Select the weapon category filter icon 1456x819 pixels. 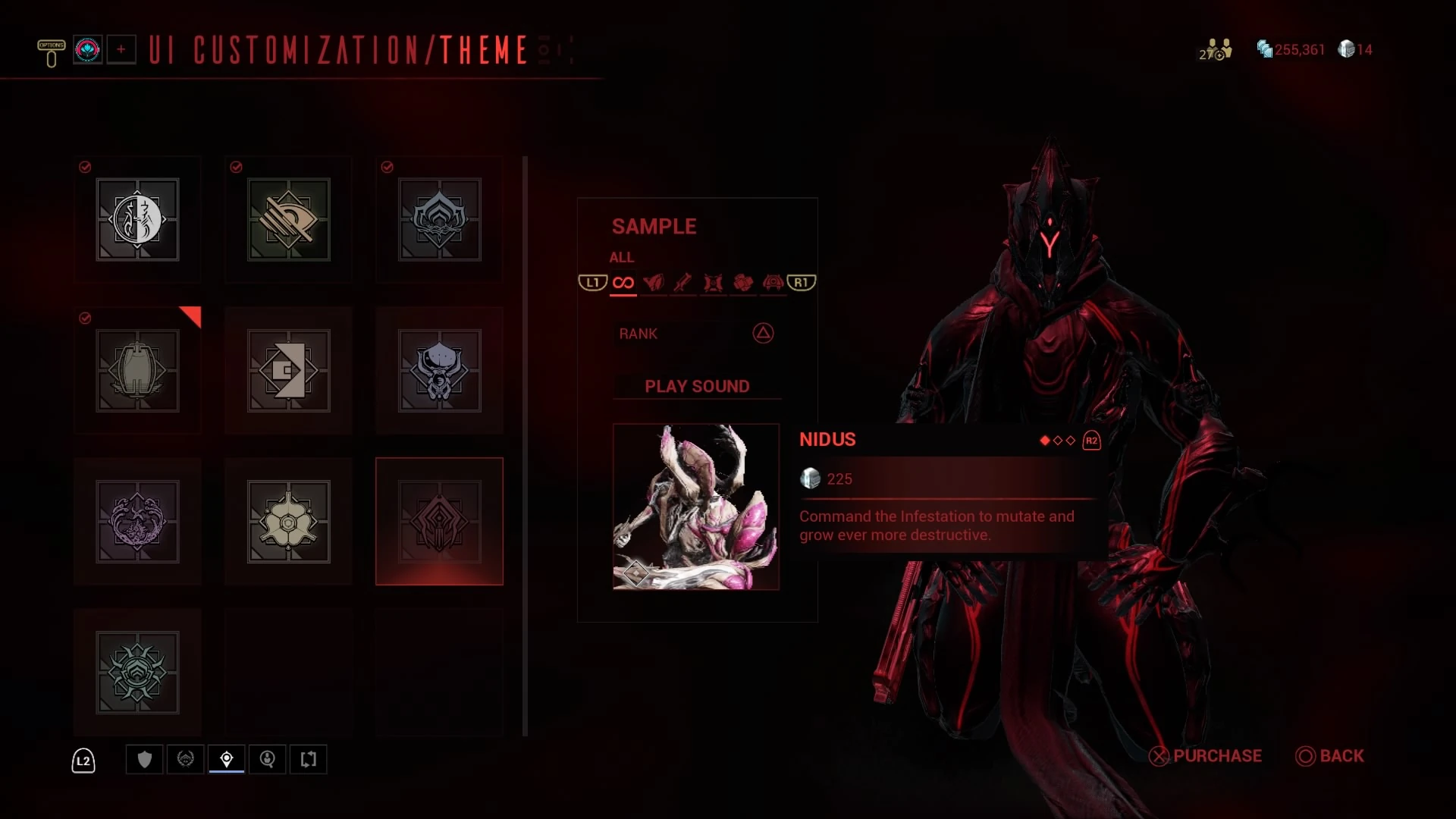(x=684, y=282)
